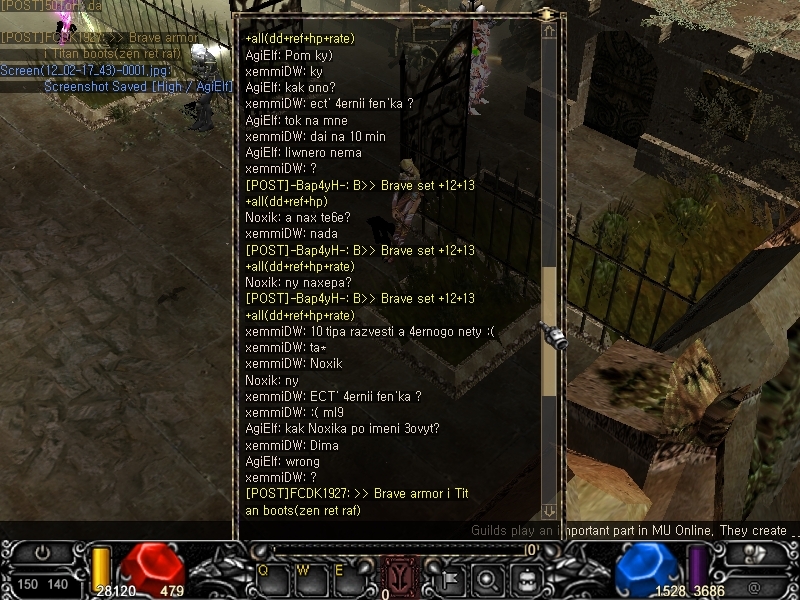Click the flag icon button
The width and height of the screenshot is (800, 600).
coord(451,577)
